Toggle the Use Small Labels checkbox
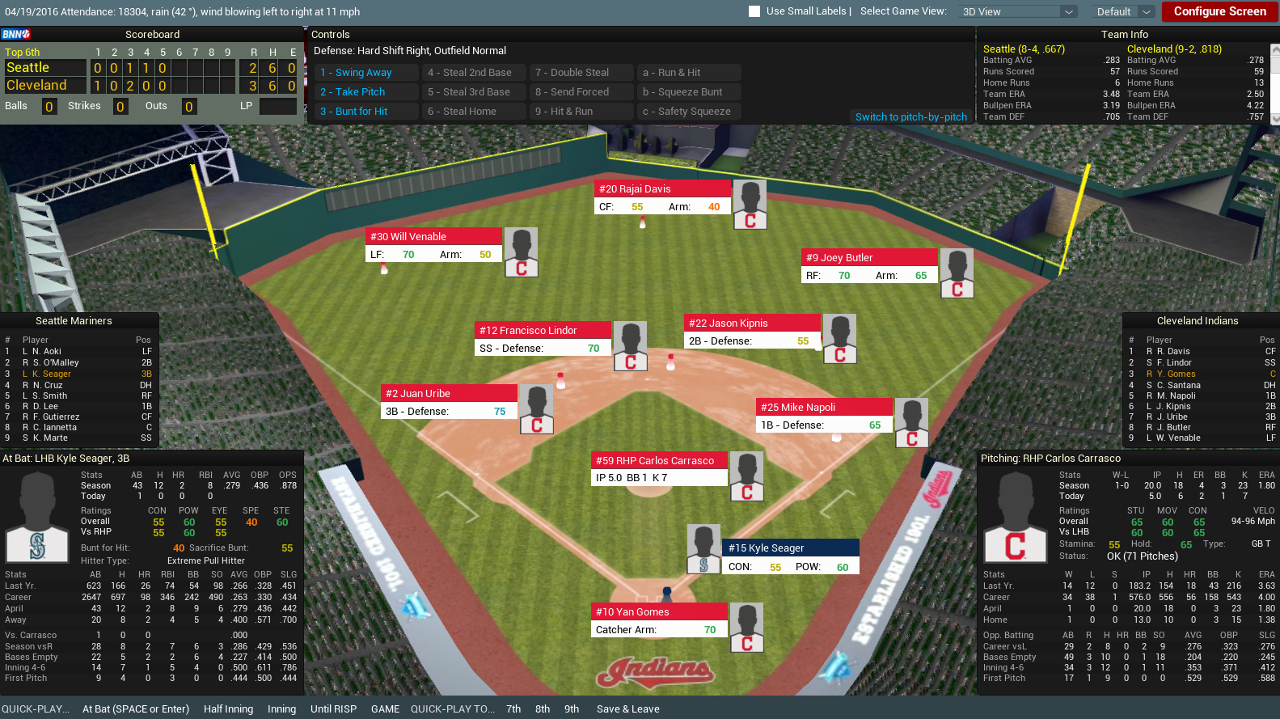The width and height of the screenshot is (1280, 719). (755, 12)
